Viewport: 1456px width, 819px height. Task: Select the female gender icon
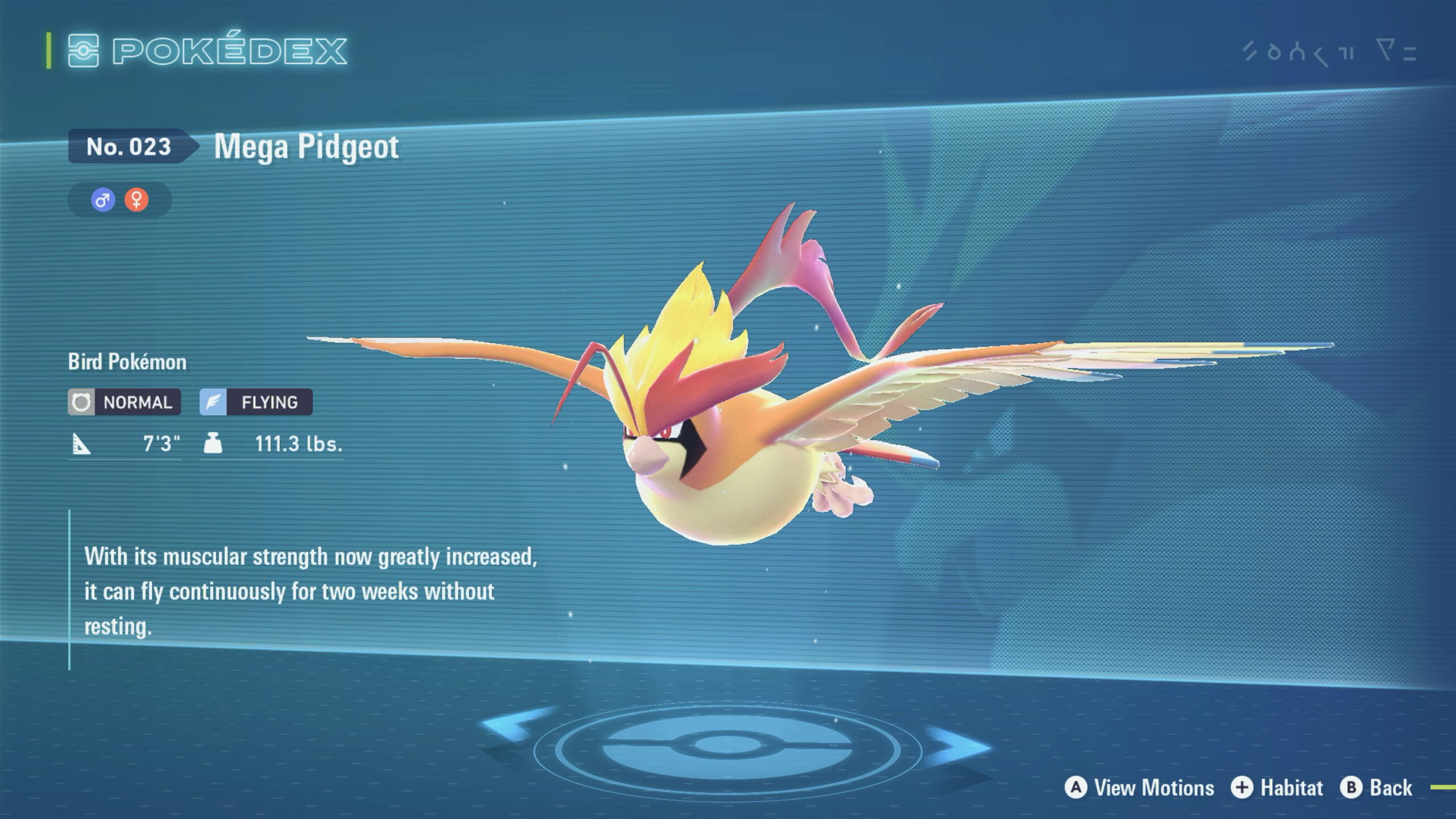click(x=136, y=200)
